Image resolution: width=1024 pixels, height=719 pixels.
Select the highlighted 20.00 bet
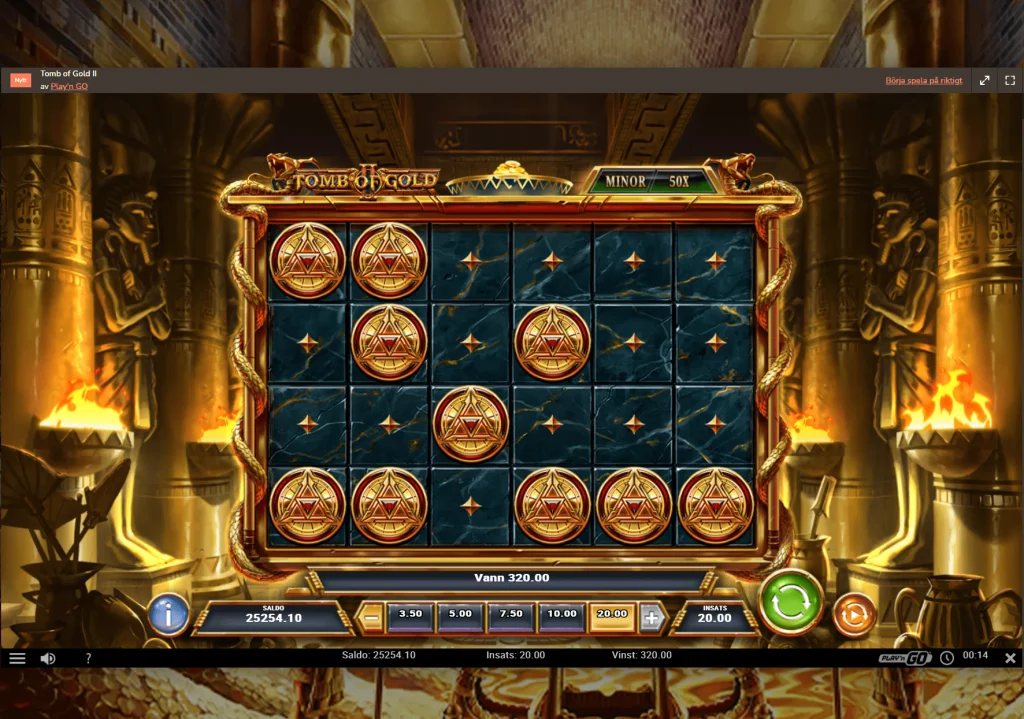pyautogui.click(x=612, y=615)
